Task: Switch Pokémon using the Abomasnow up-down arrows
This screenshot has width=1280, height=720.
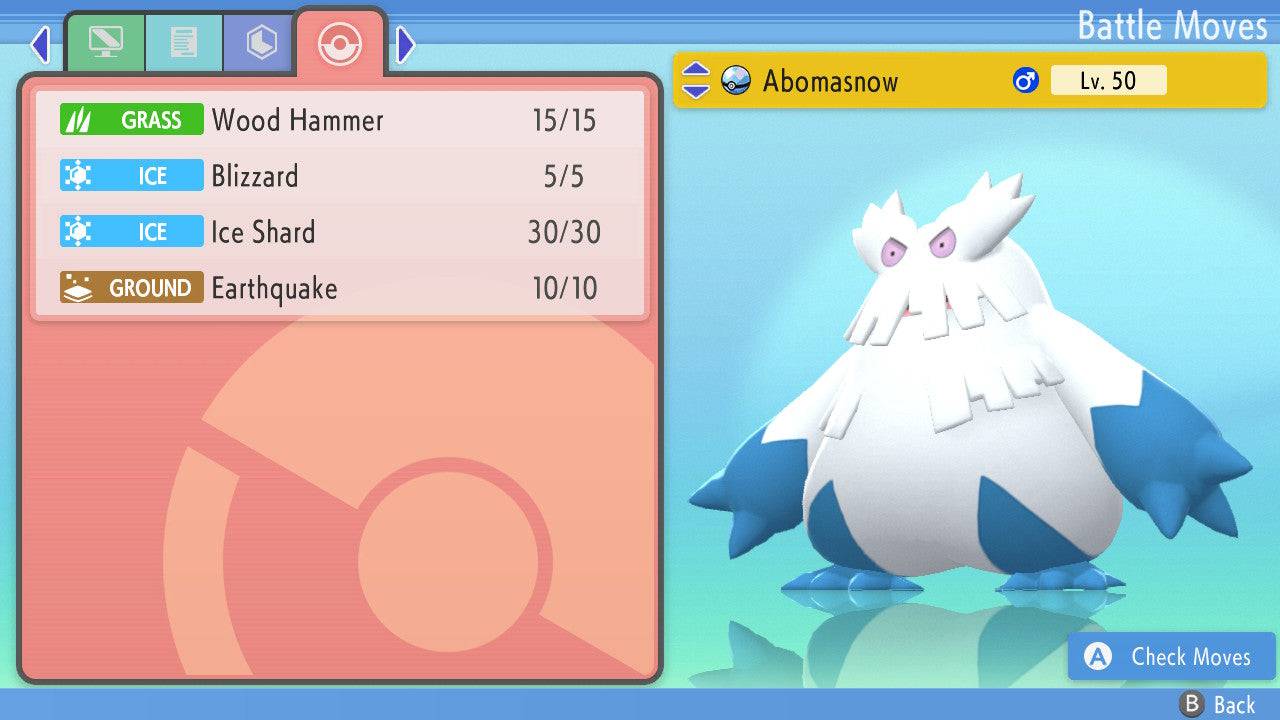Action: 695,81
